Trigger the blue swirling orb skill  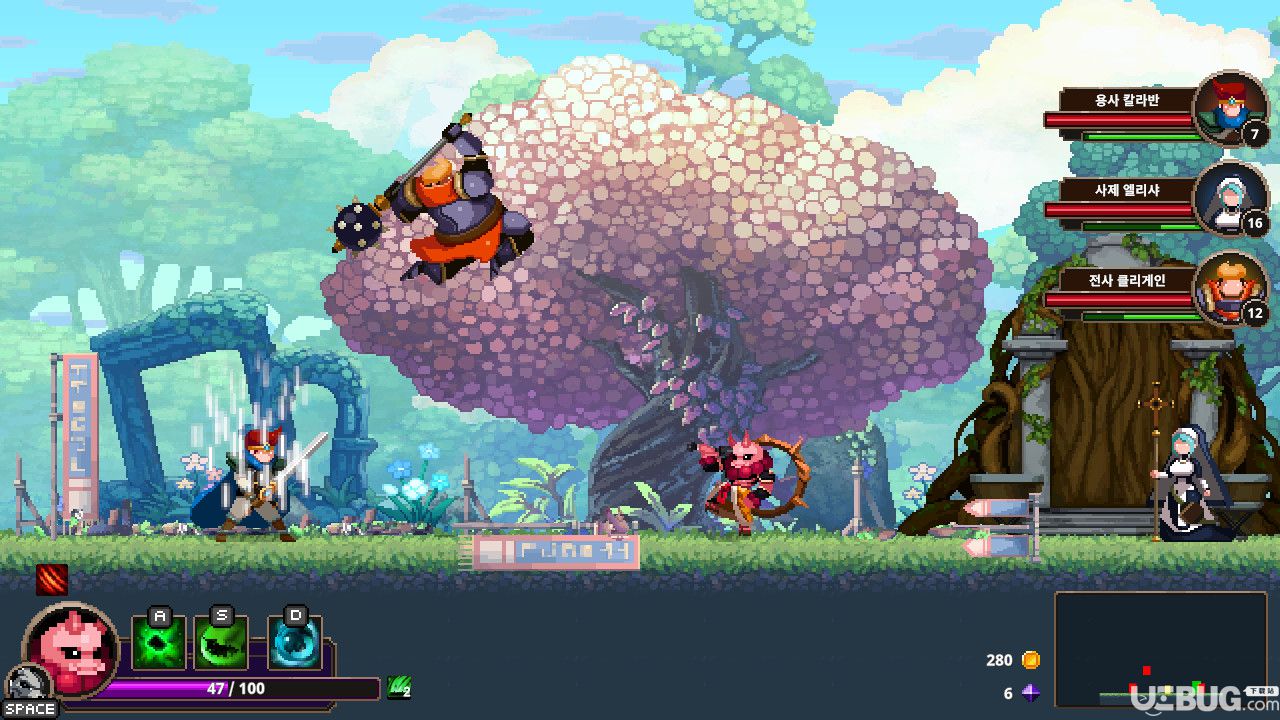295,643
